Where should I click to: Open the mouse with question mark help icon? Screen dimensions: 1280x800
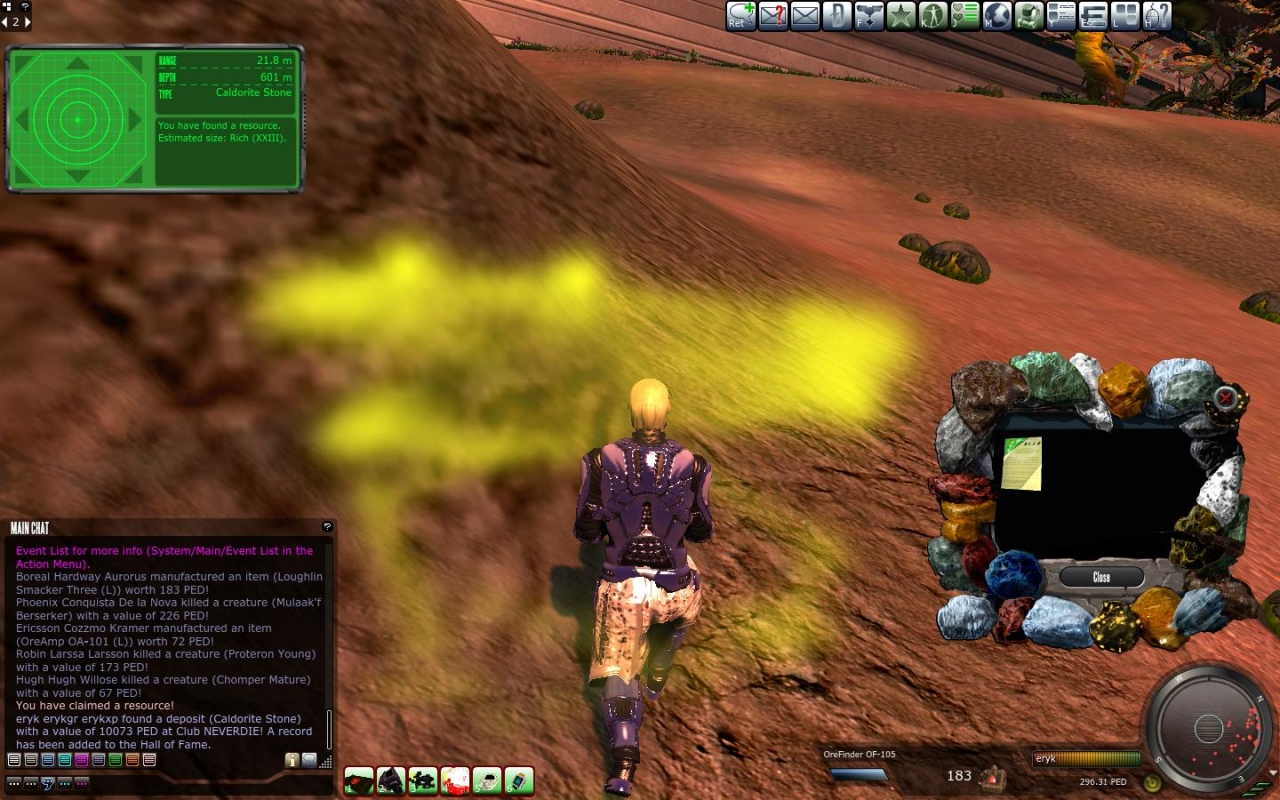(x=1157, y=15)
